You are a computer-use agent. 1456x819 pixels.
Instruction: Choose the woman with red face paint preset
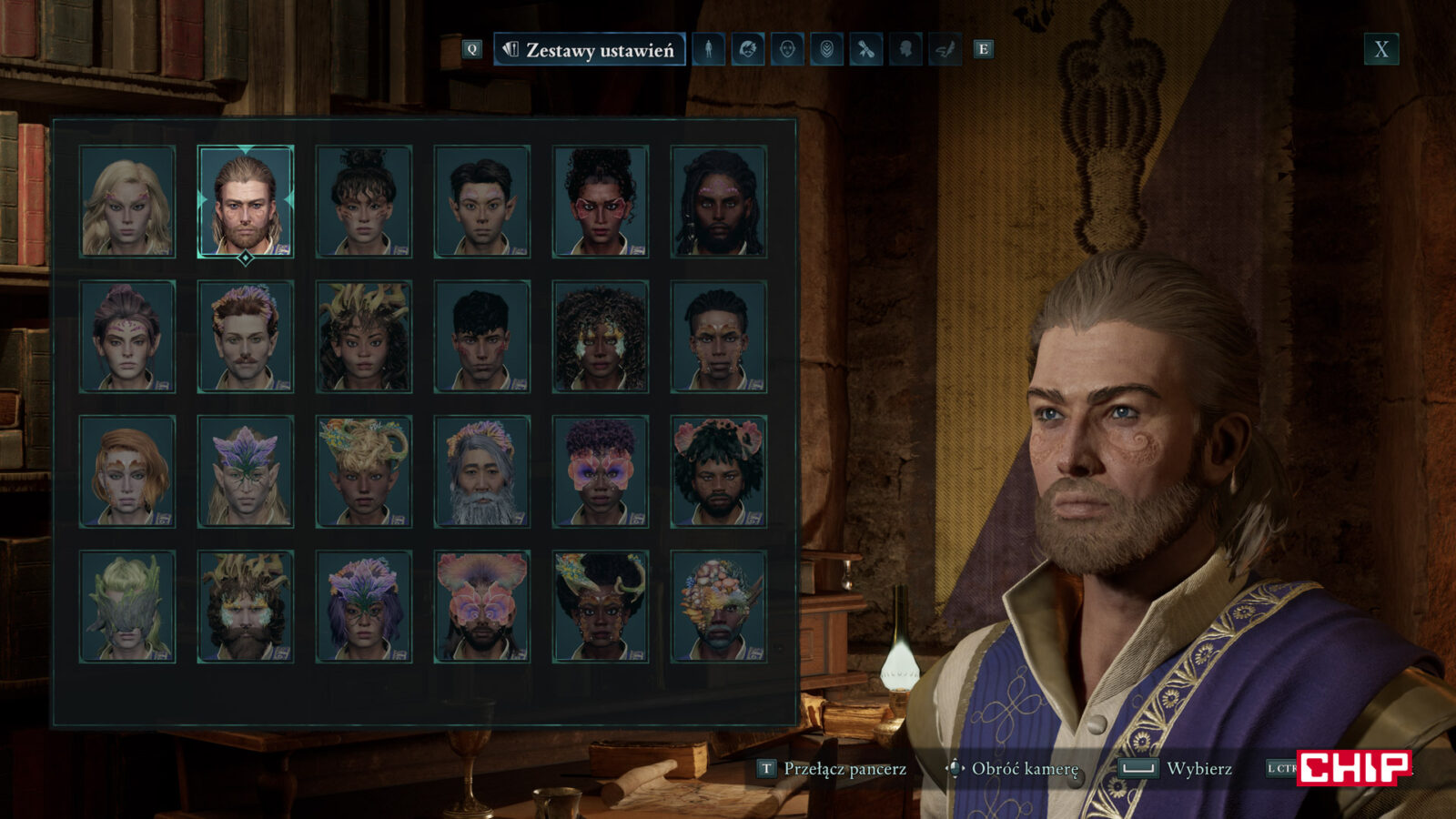pyautogui.click(x=601, y=201)
